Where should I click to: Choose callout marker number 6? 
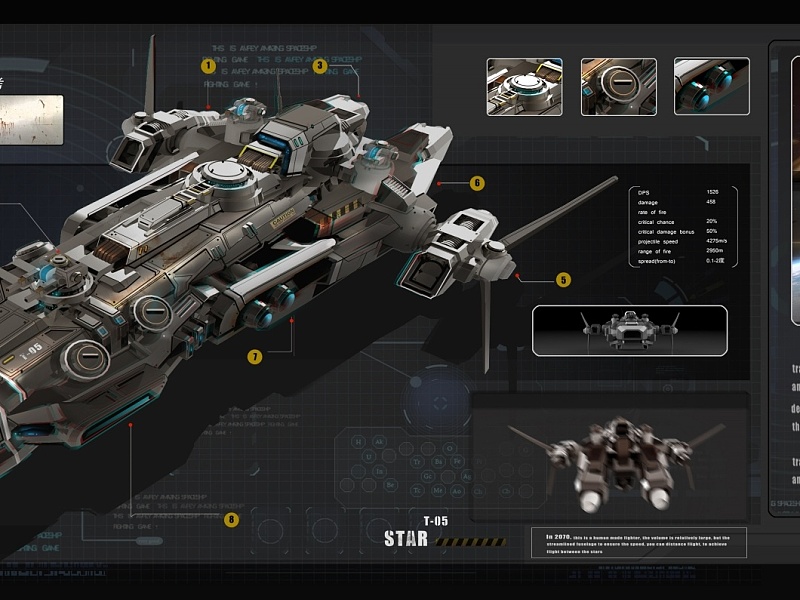[x=477, y=183]
